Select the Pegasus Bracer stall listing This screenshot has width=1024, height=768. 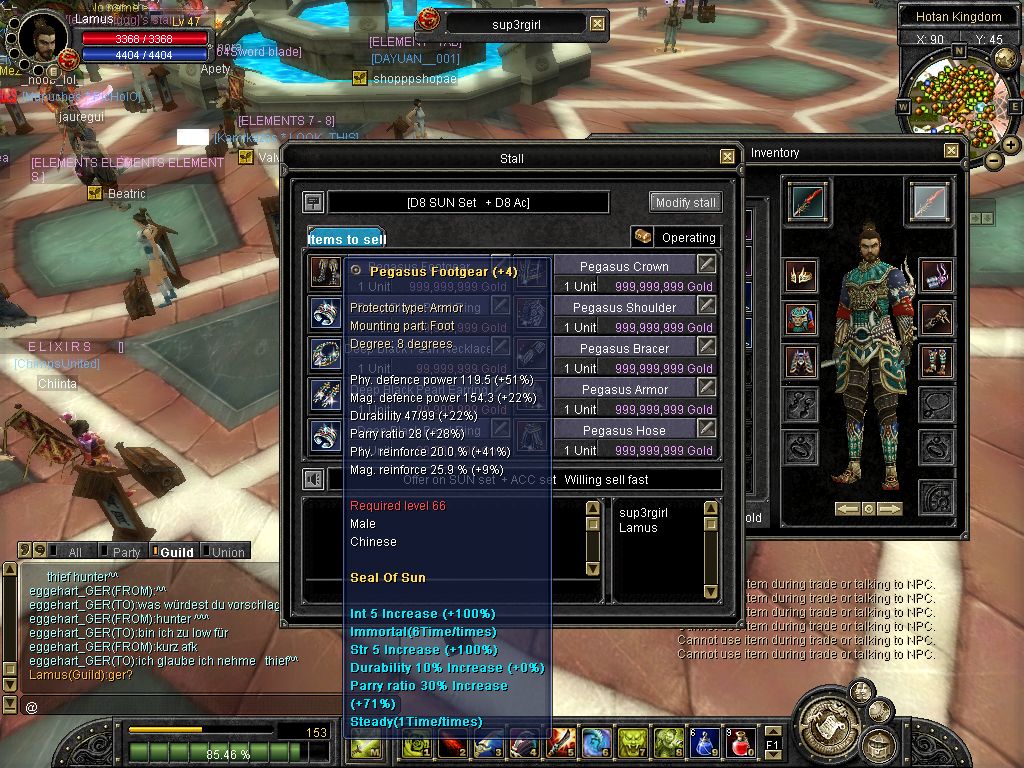(x=624, y=348)
